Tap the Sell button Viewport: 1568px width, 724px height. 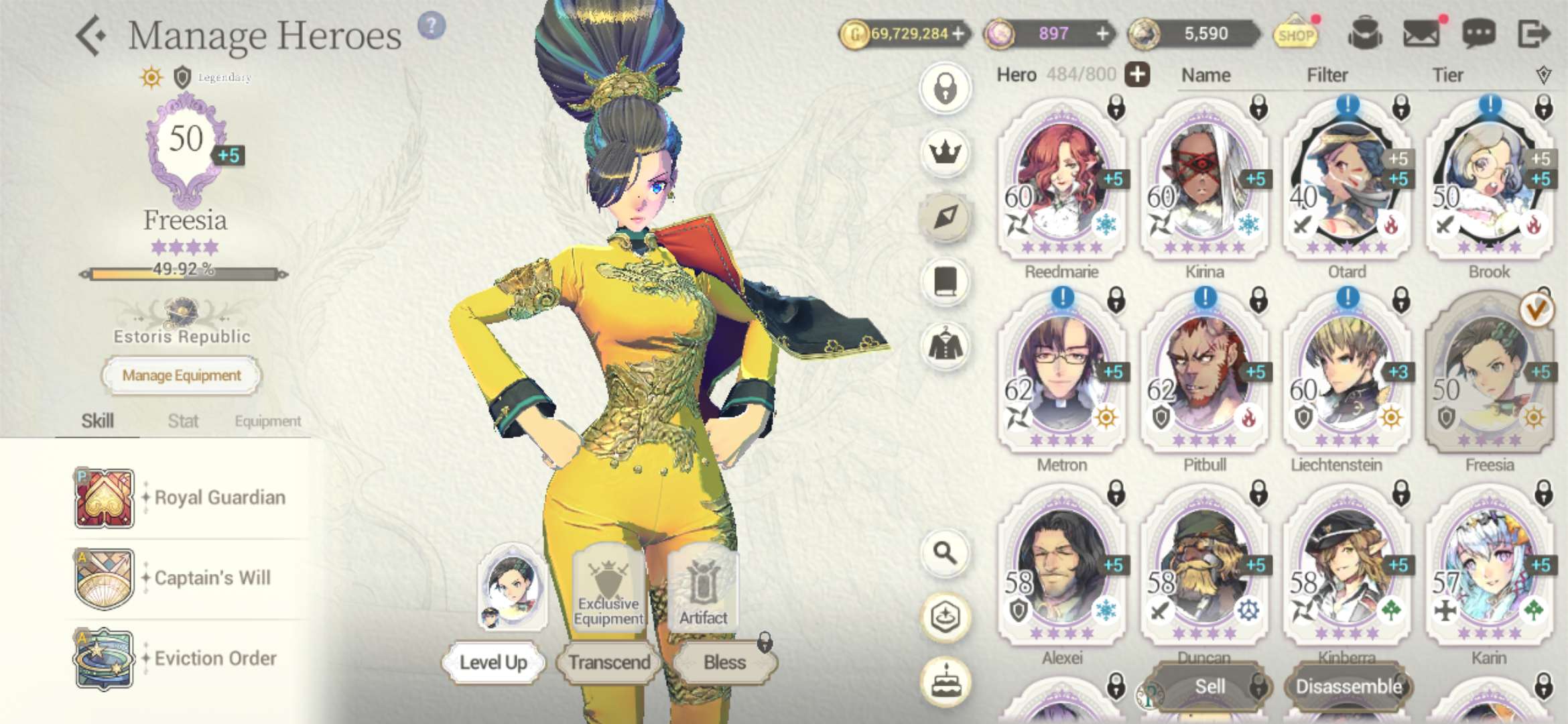coord(1210,686)
